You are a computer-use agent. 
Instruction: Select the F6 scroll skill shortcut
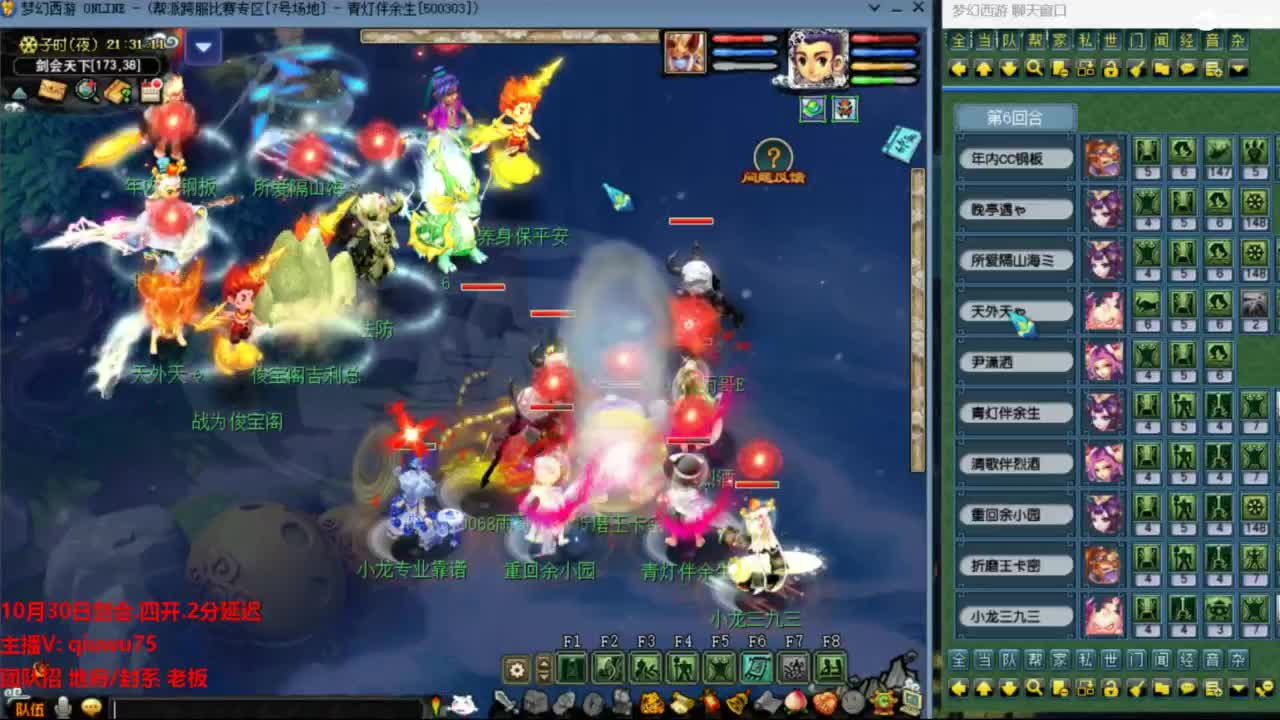(759, 668)
